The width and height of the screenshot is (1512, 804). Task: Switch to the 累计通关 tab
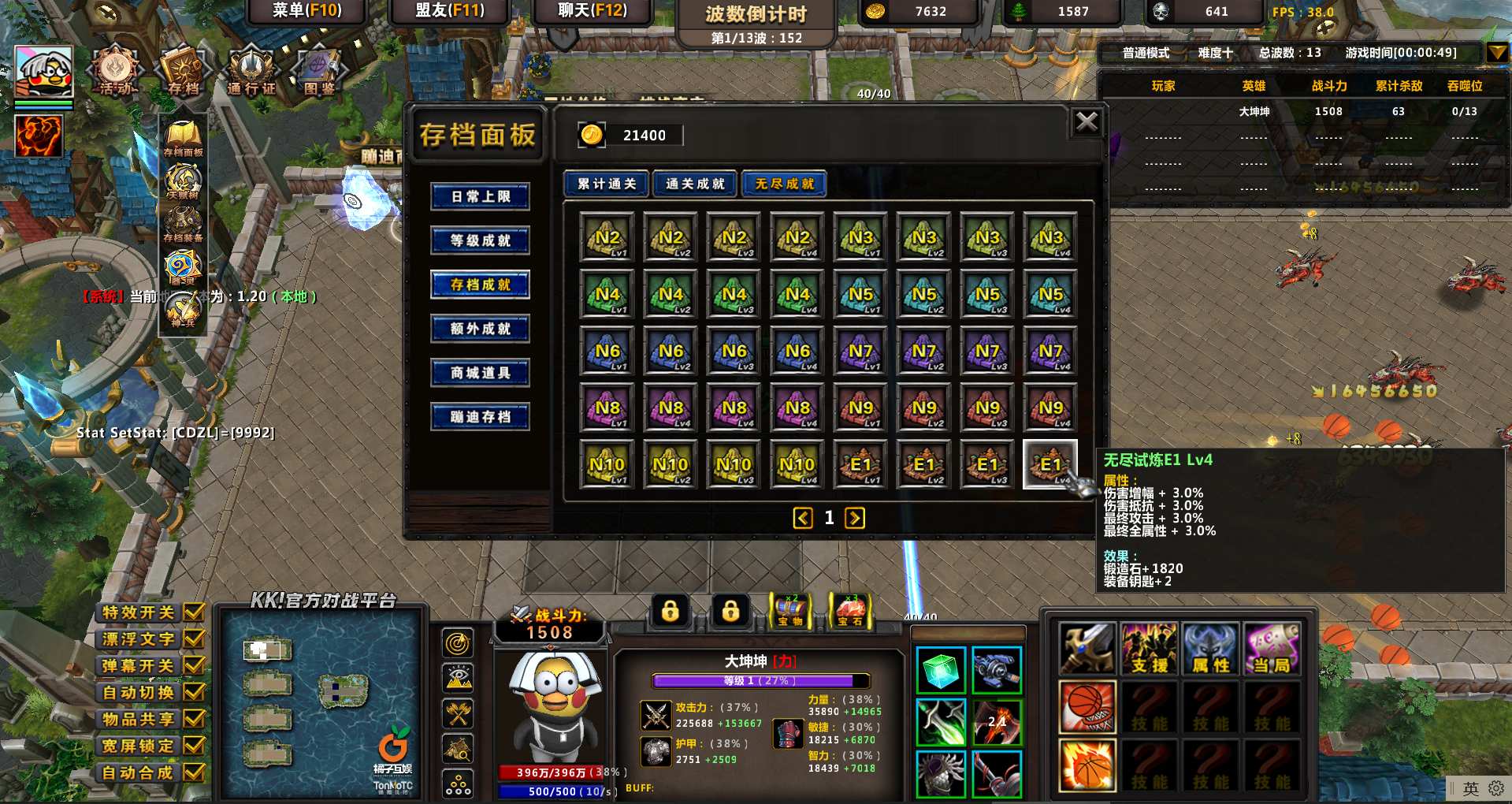click(606, 184)
